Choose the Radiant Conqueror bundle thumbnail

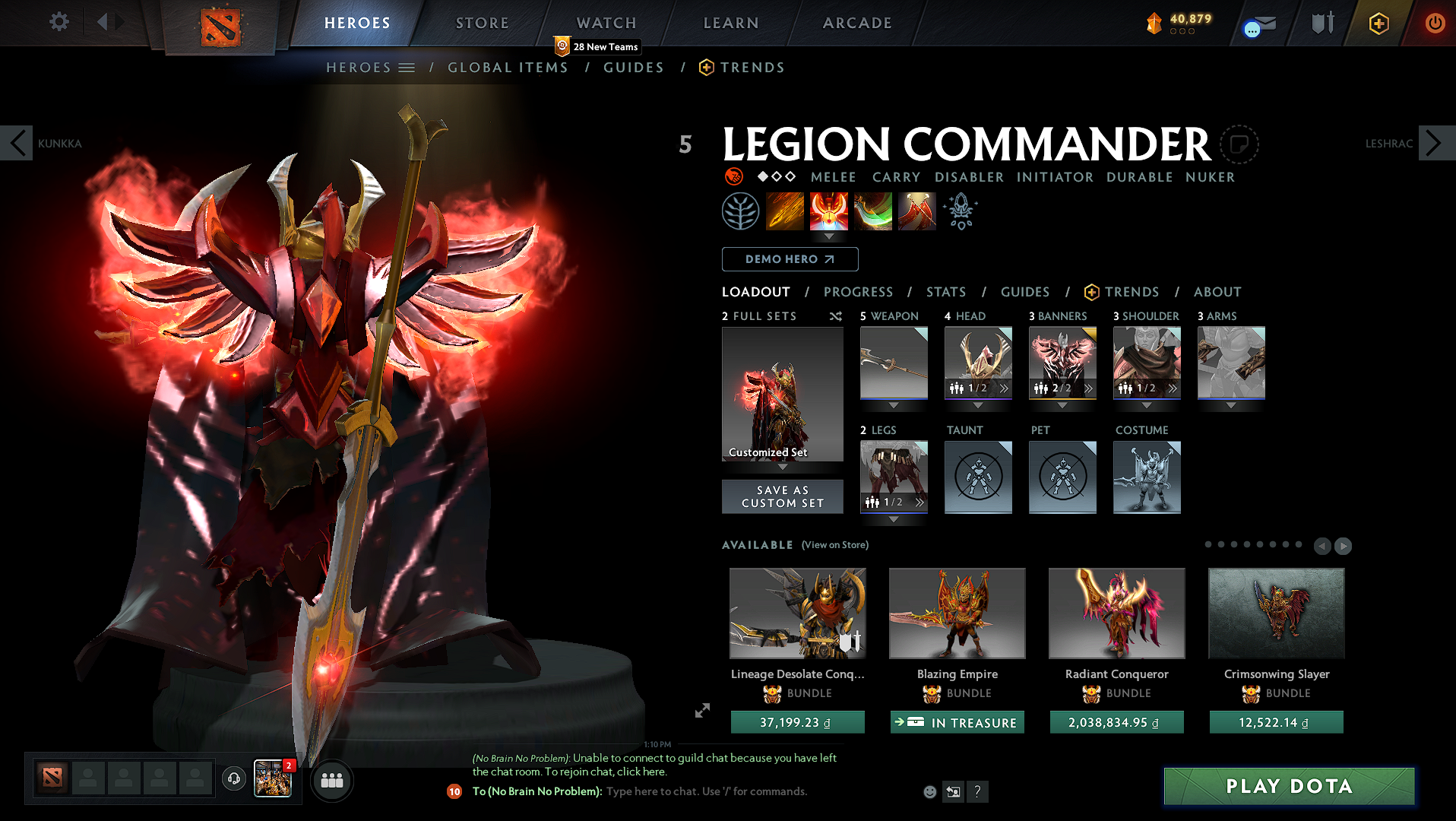click(x=1116, y=613)
